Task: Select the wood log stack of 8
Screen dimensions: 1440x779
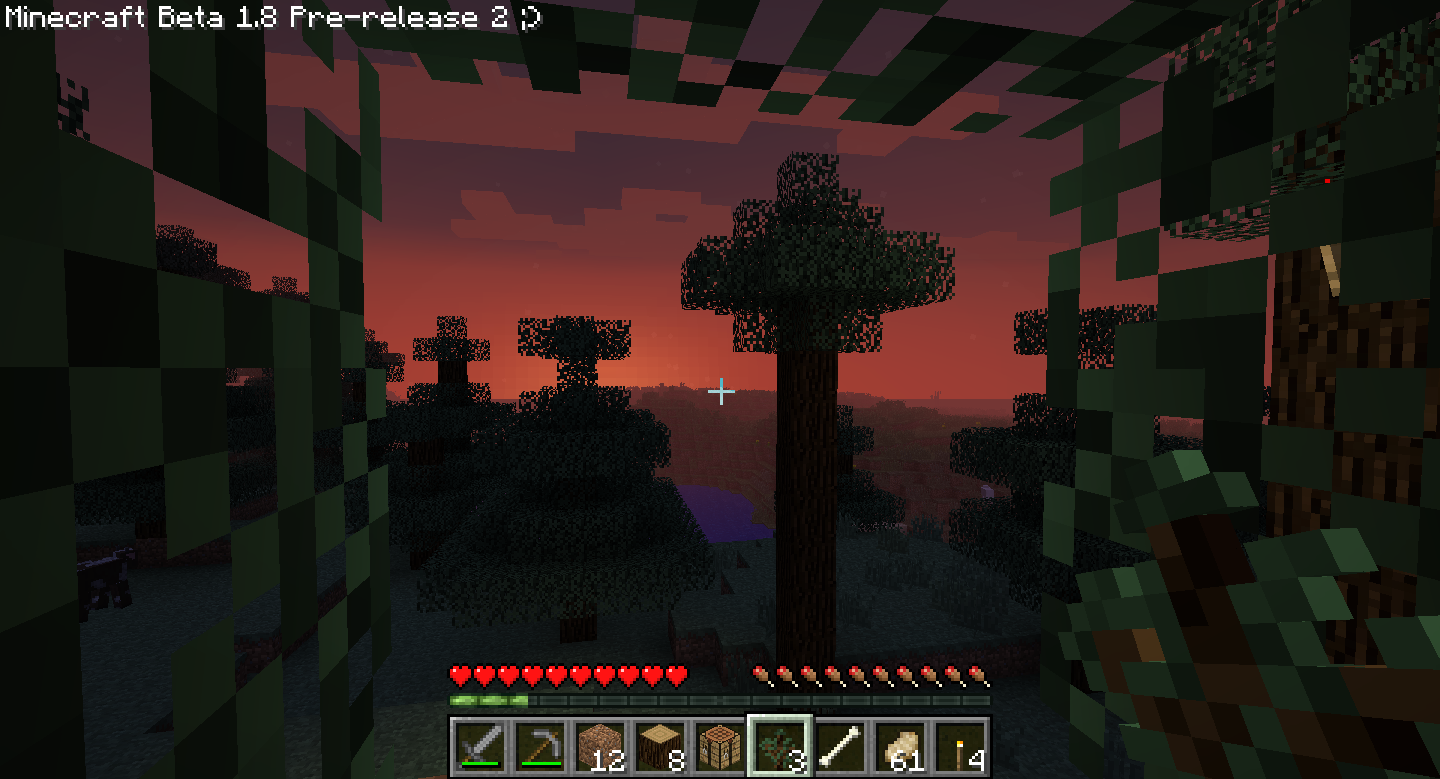Action: 658,747
